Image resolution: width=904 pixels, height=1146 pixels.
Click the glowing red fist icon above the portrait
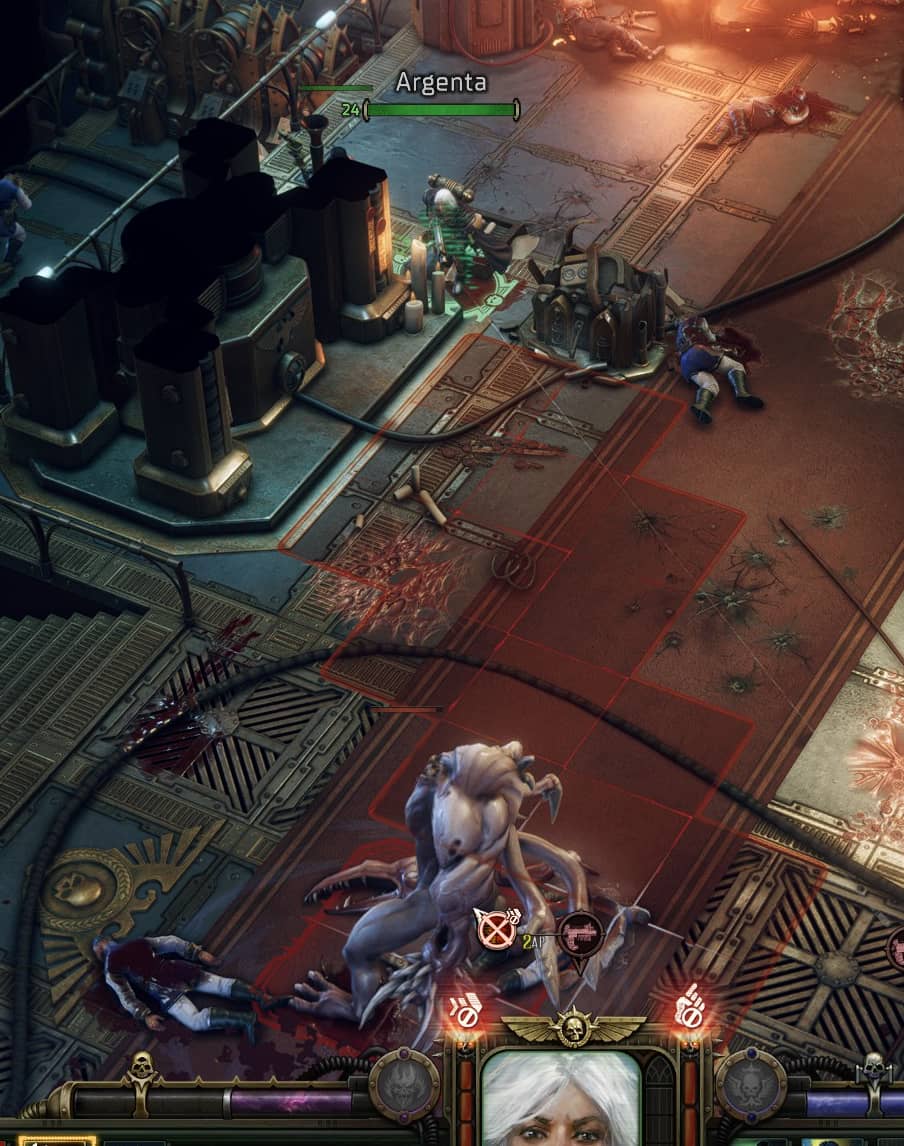tap(689, 1006)
